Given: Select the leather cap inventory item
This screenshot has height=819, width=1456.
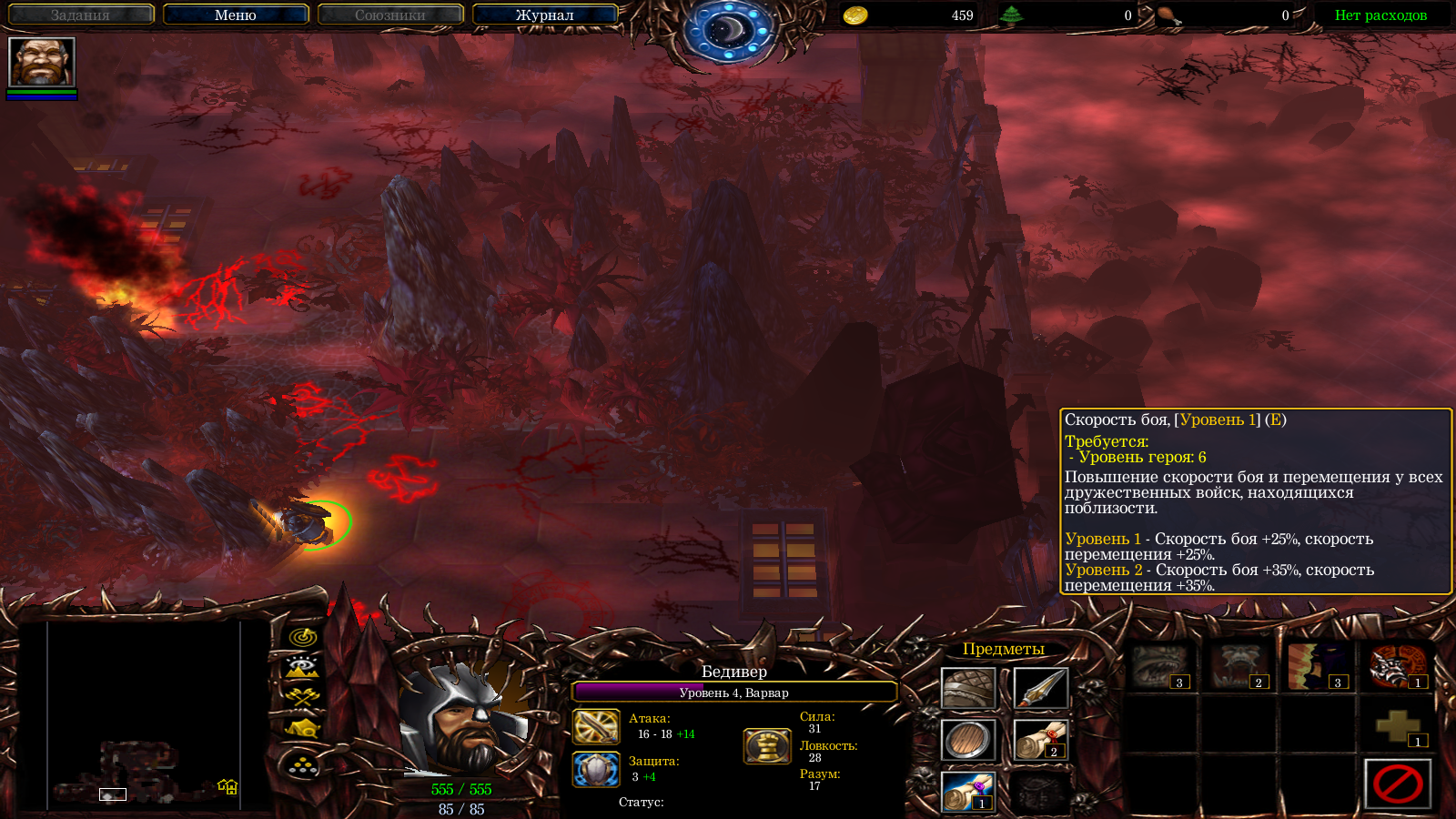Looking at the screenshot, I should click(x=967, y=688).
